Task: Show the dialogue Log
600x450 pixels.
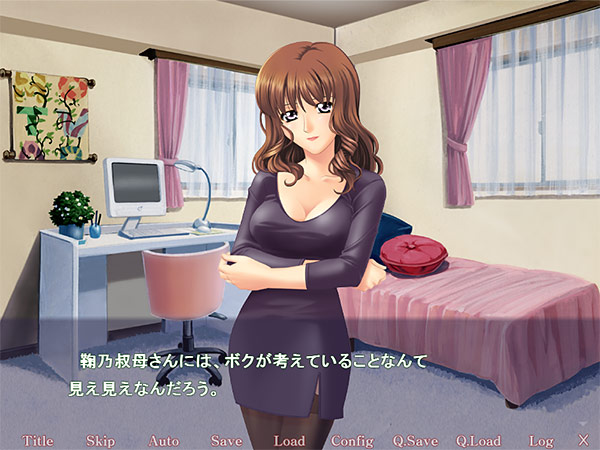Action: click(x=541, y=440)
